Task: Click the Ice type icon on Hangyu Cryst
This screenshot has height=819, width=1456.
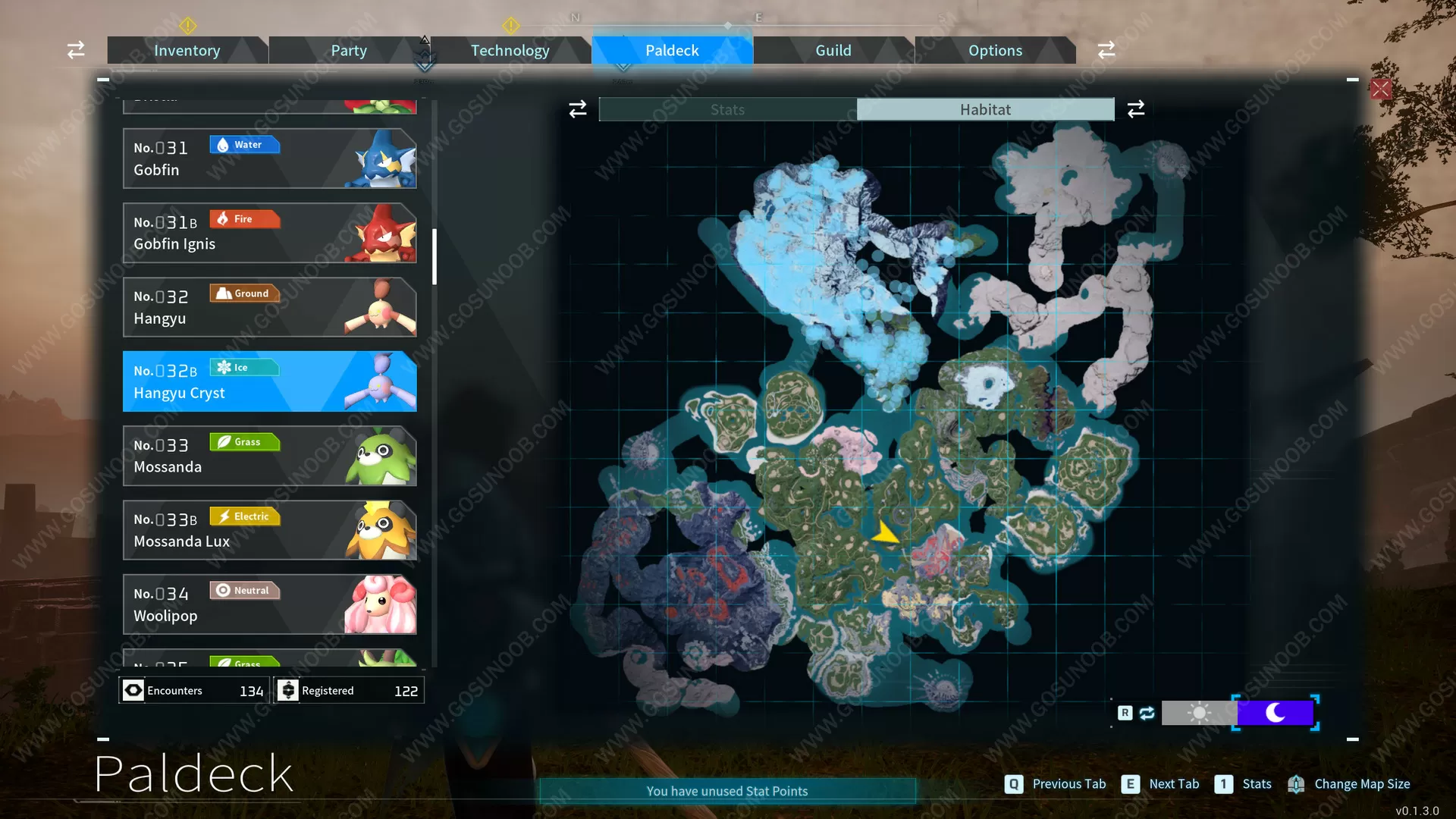Action: tap(244, 367)
